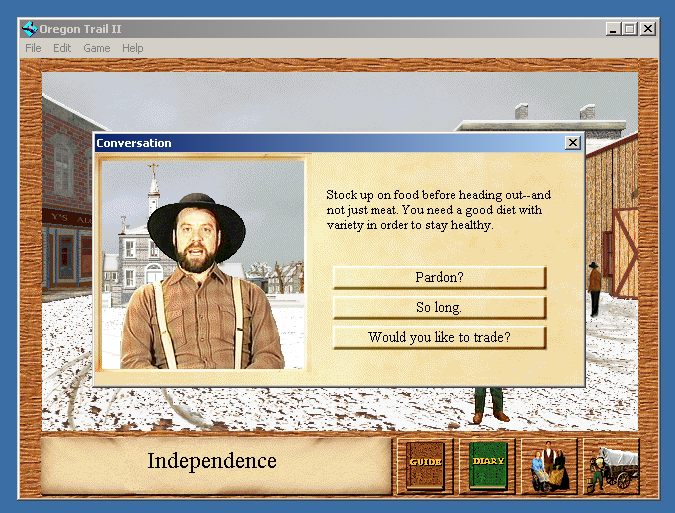The image size is (675, 513).
Task: Minimize the Oregon Trail II window
Action: (x=613, y=29)
